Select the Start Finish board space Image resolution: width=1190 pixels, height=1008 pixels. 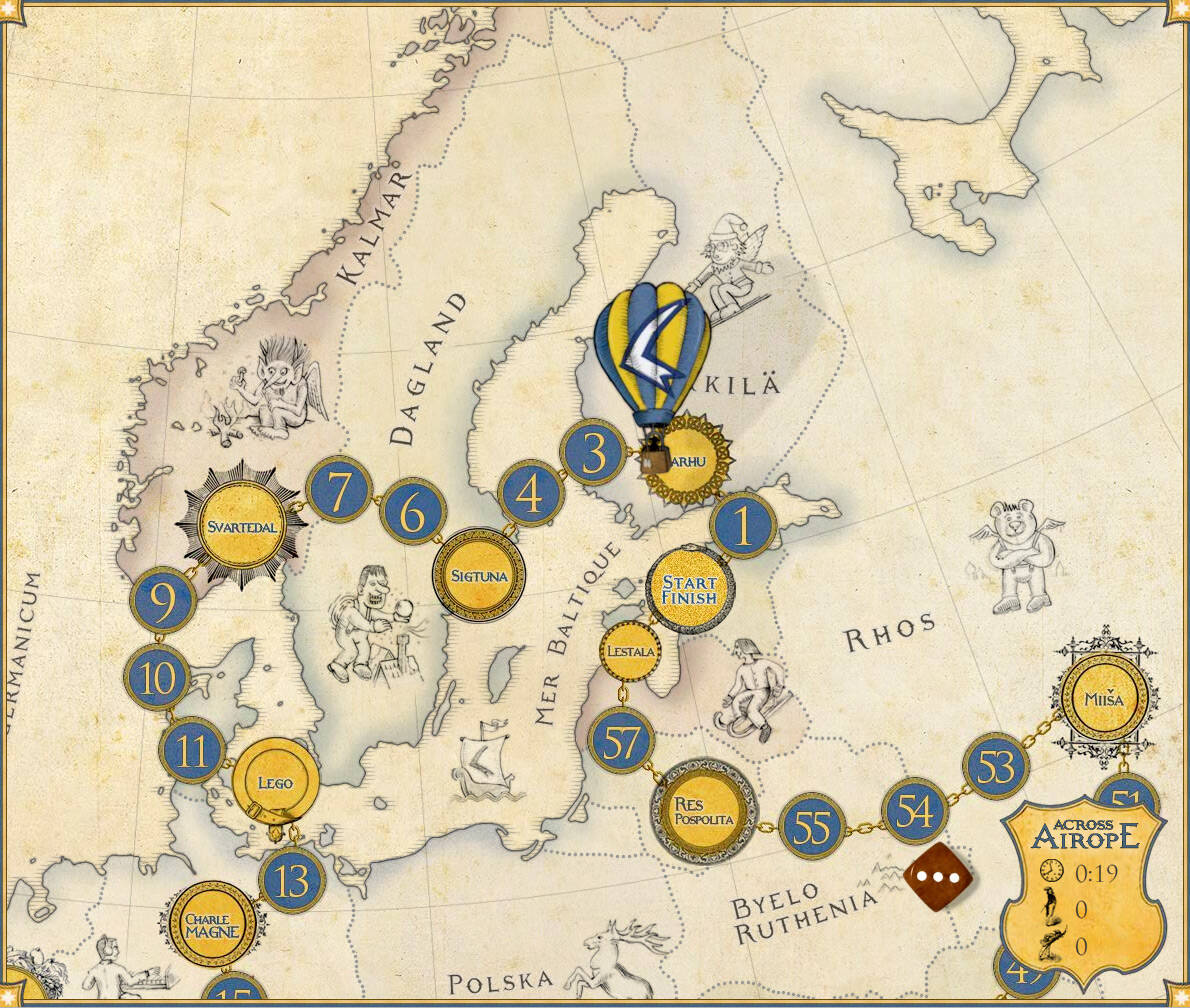point(689,589)
